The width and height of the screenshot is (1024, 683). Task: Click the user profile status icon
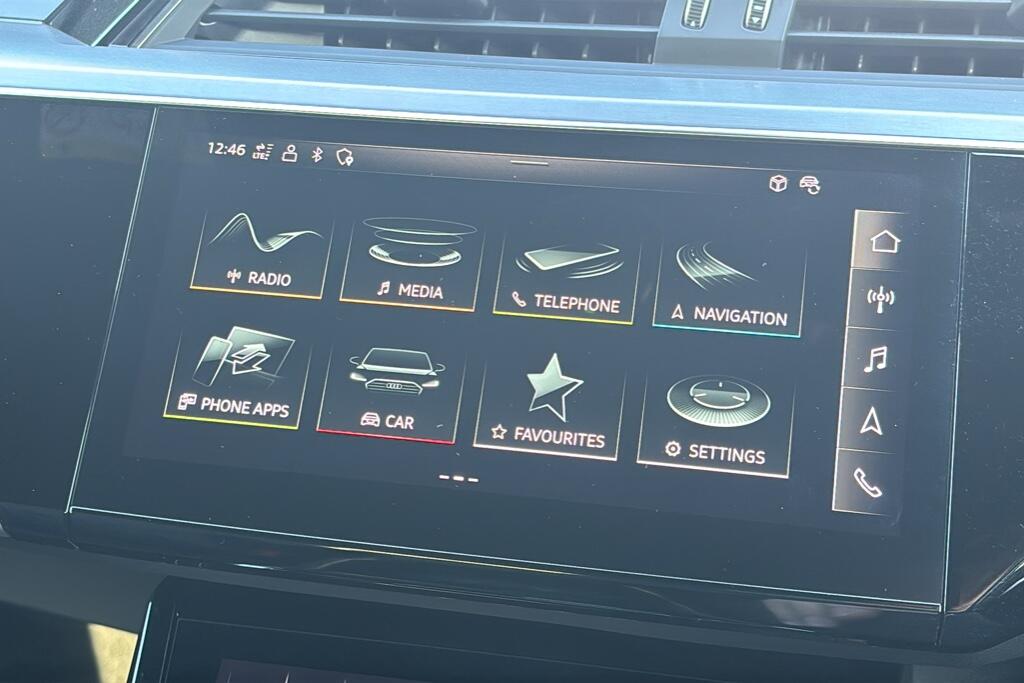[x=290, y=152]
